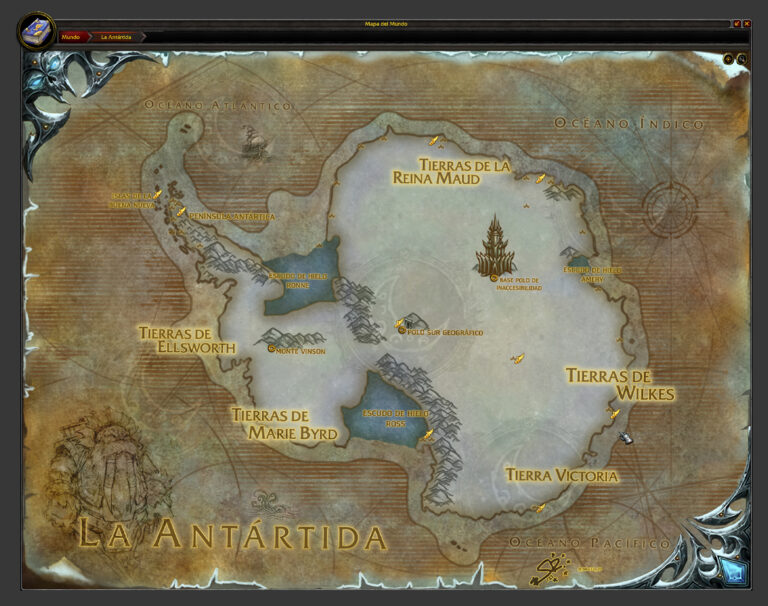The image size is (768, 606).
Task: Go back to the Mundo breadcrumb
Action: [x=71, y=37]
